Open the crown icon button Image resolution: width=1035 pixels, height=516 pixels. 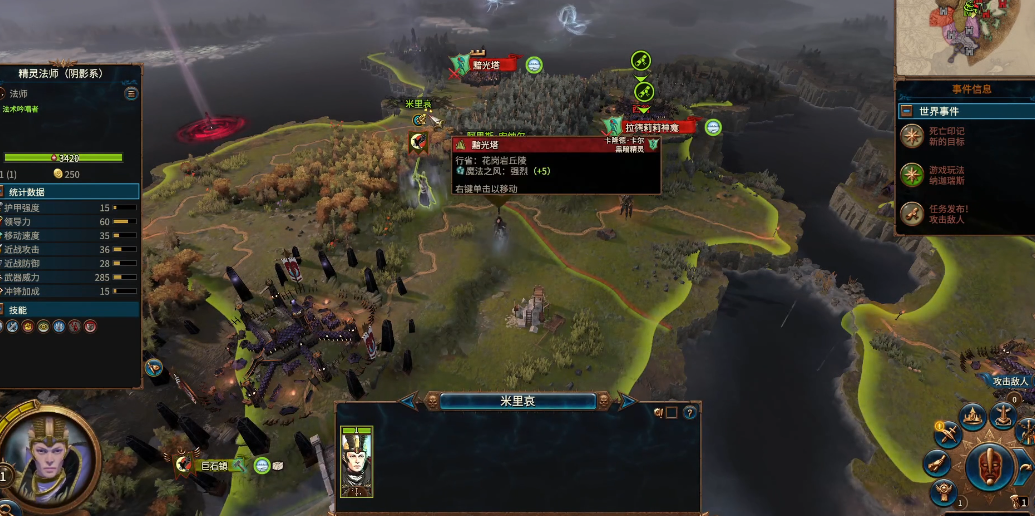pyautogui.click(x=973, y=416)
